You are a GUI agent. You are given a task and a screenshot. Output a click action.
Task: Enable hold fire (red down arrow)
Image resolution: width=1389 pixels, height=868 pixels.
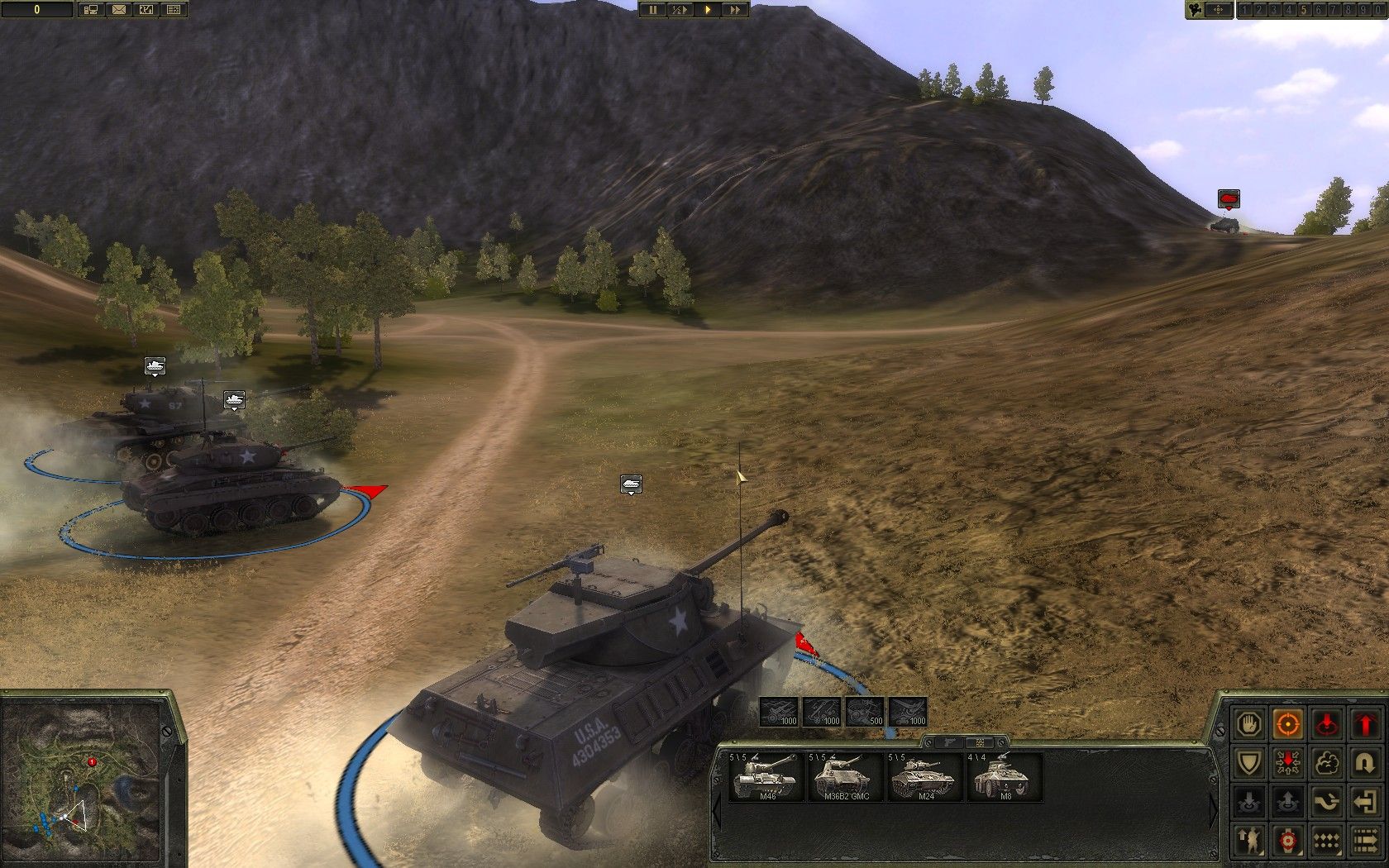point(1326,725)
